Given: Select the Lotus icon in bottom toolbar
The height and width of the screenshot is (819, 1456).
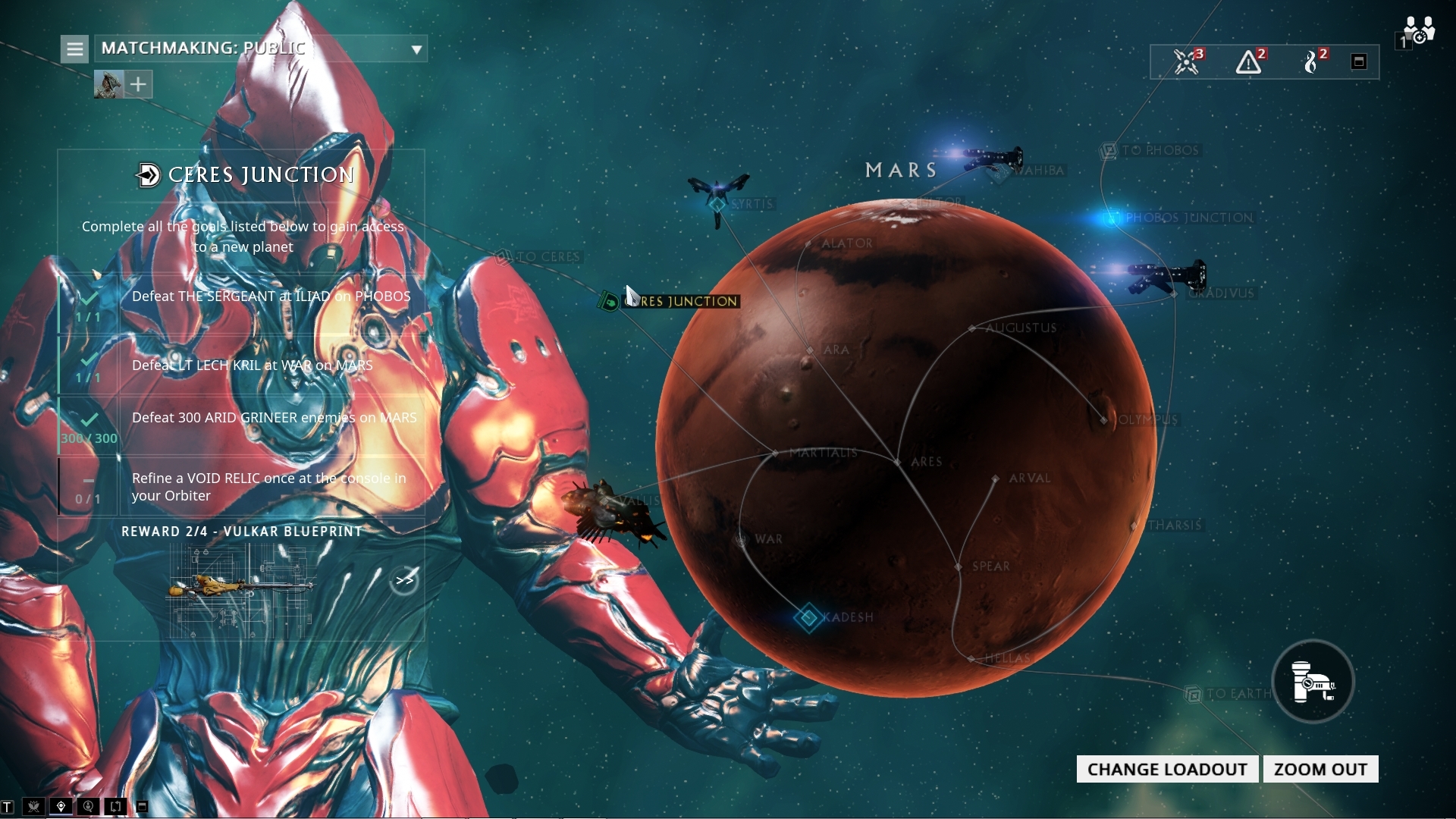Looking at the screenshot, I should [x=34, y=807].
